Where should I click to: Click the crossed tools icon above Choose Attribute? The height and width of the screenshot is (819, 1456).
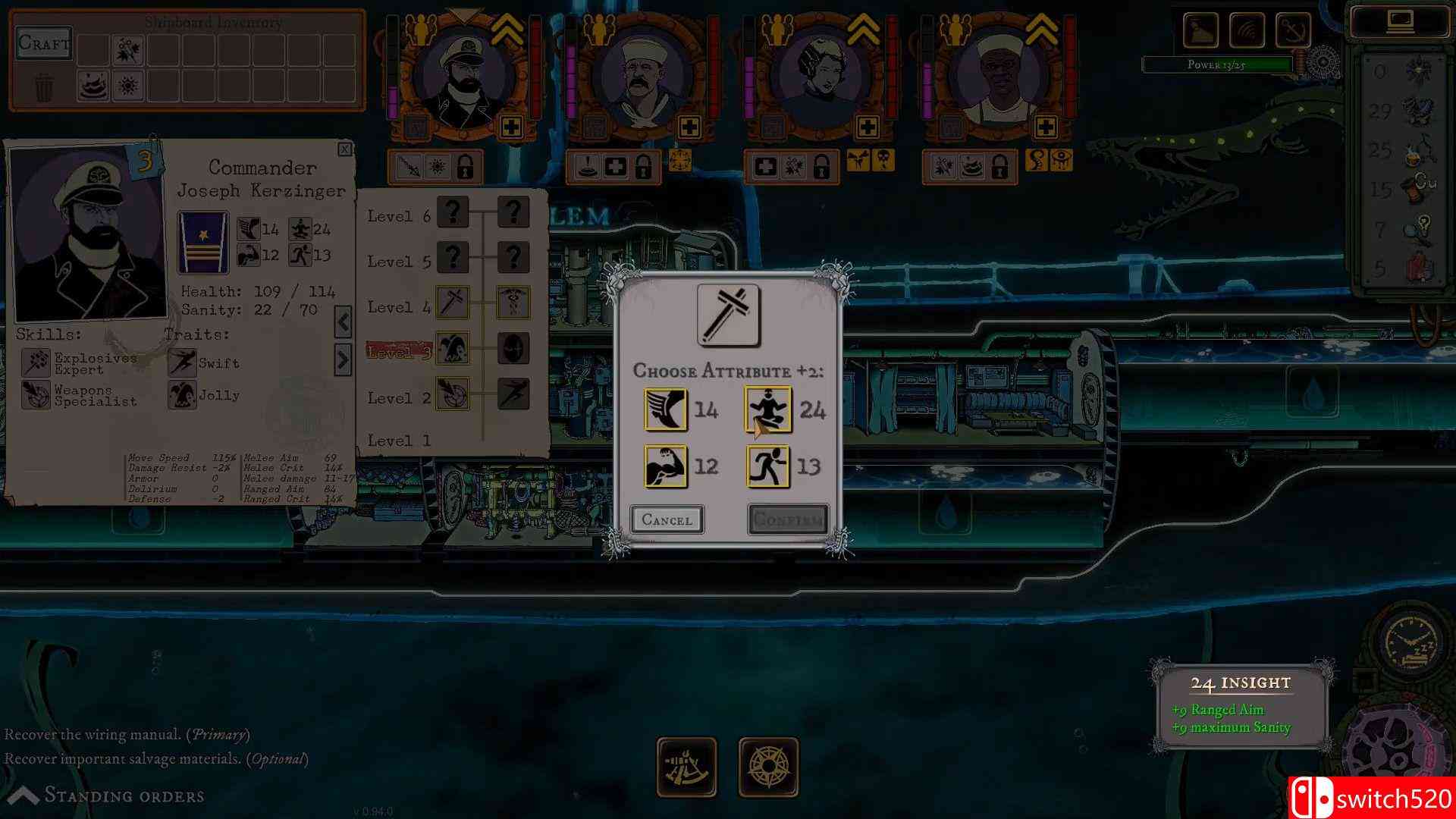[730, 315]
